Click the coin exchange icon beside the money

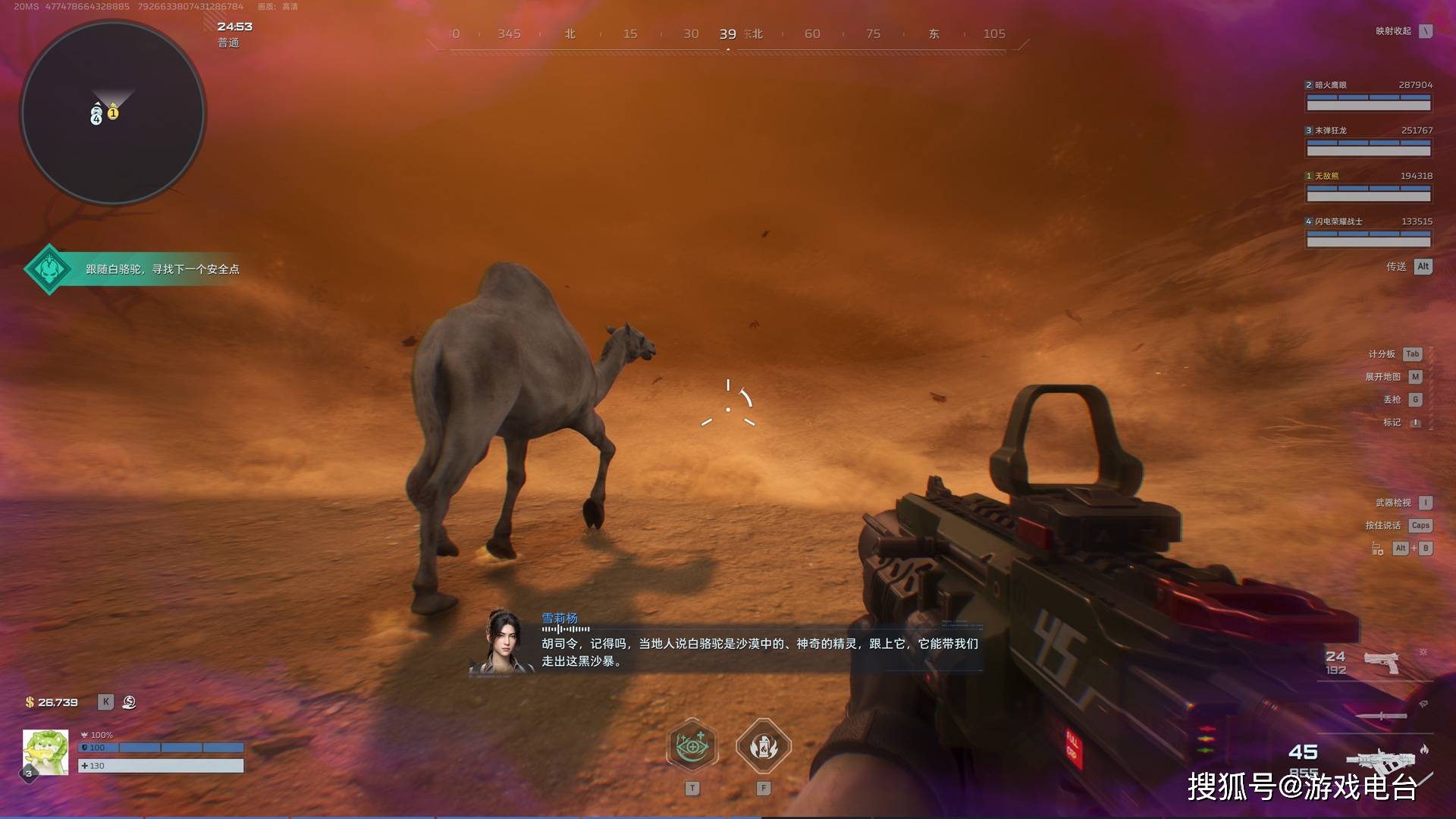pyautogui.click(x=129, y=702)
